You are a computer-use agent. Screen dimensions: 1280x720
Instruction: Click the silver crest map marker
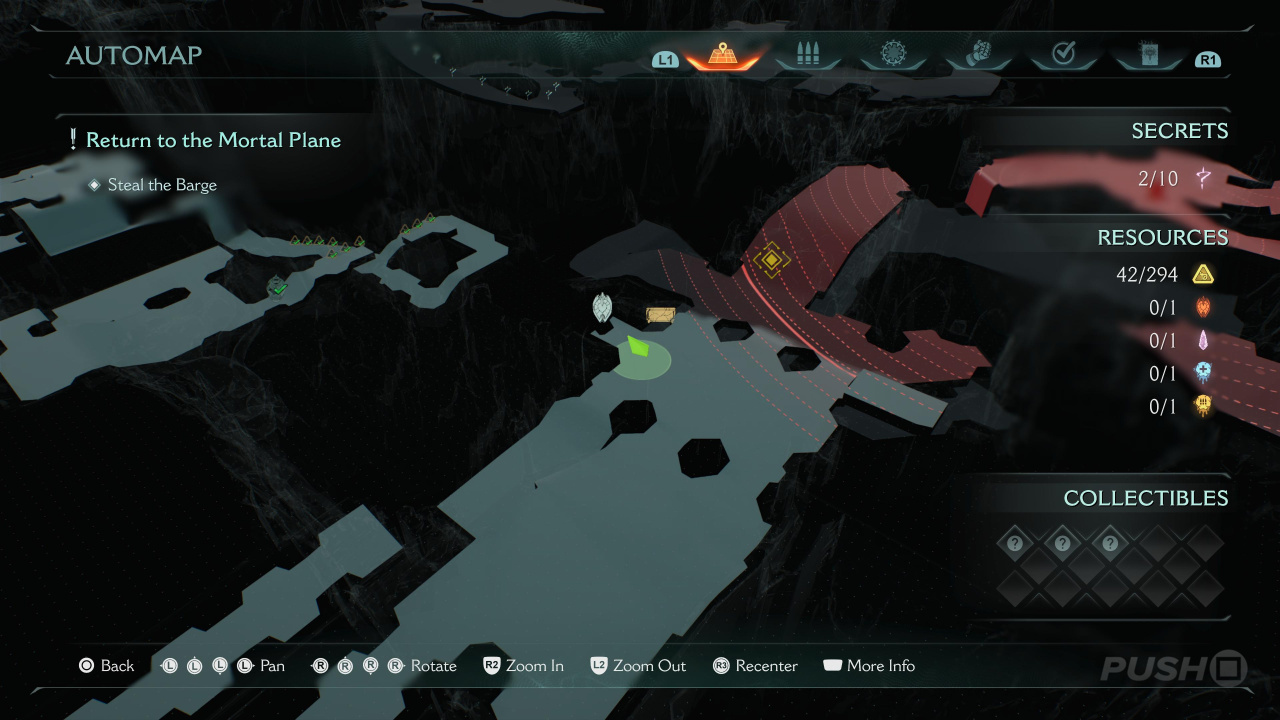click(x=602, y=307)
